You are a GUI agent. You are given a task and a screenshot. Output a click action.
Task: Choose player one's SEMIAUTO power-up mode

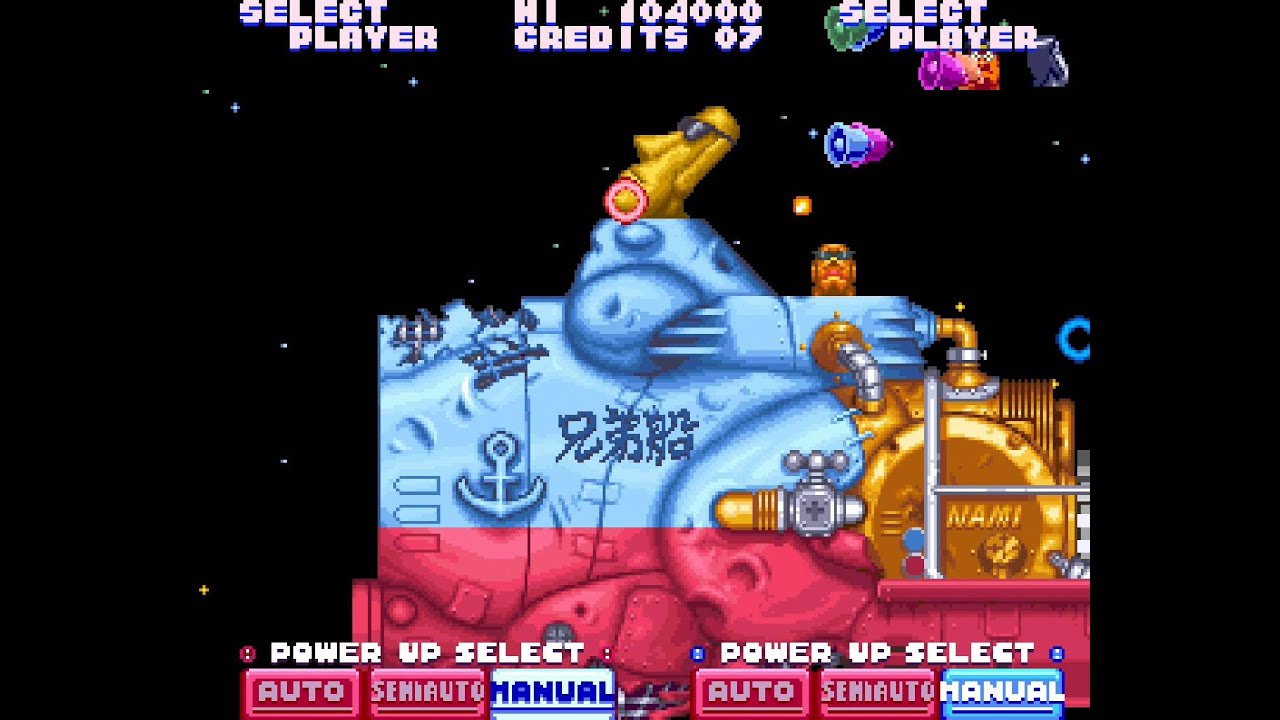(427, 692)
